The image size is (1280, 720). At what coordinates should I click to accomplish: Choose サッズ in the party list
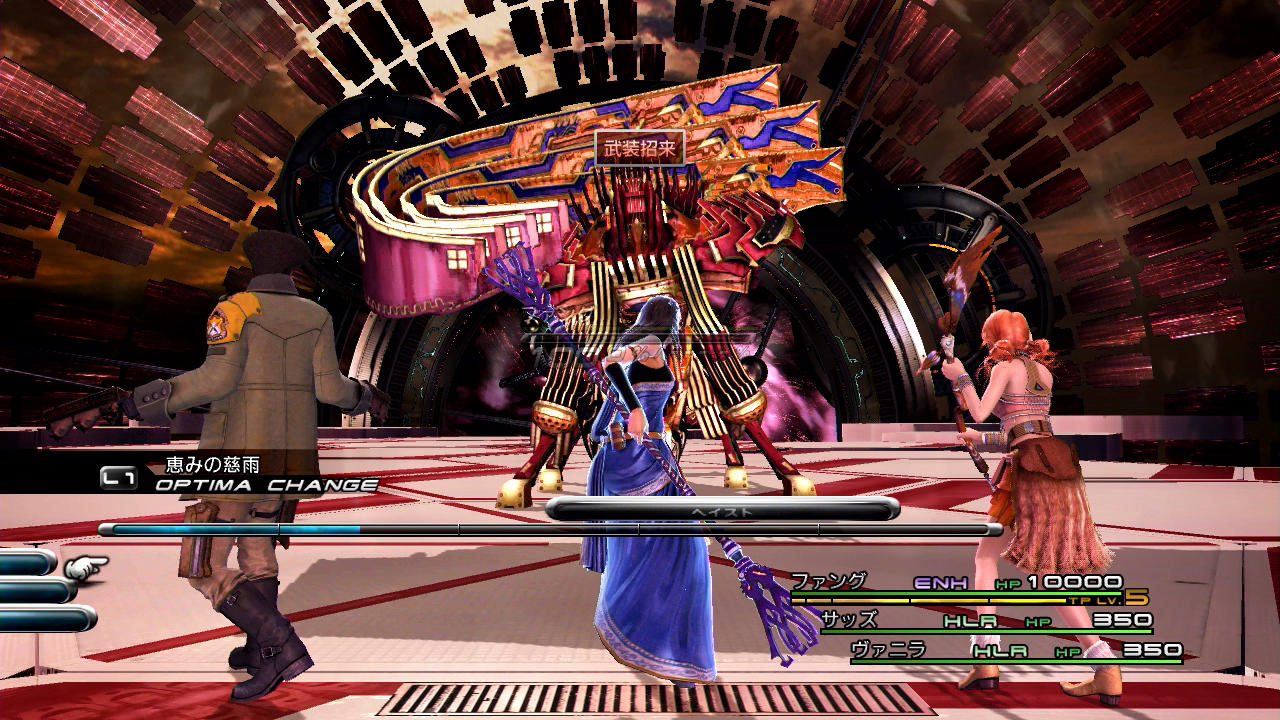[x=985, y=620]
